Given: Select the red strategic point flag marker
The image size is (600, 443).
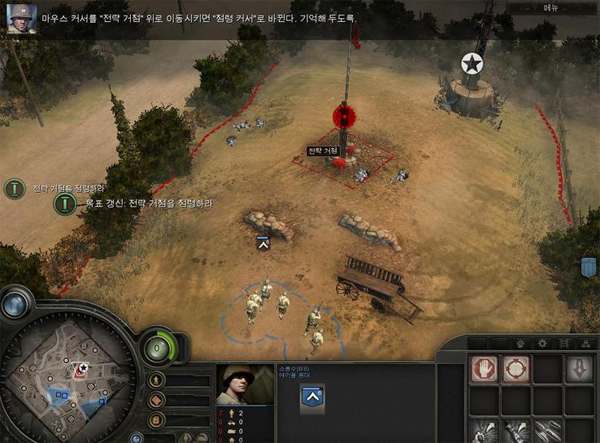Looking at the screenshot, I should click(x=344, y=117).
